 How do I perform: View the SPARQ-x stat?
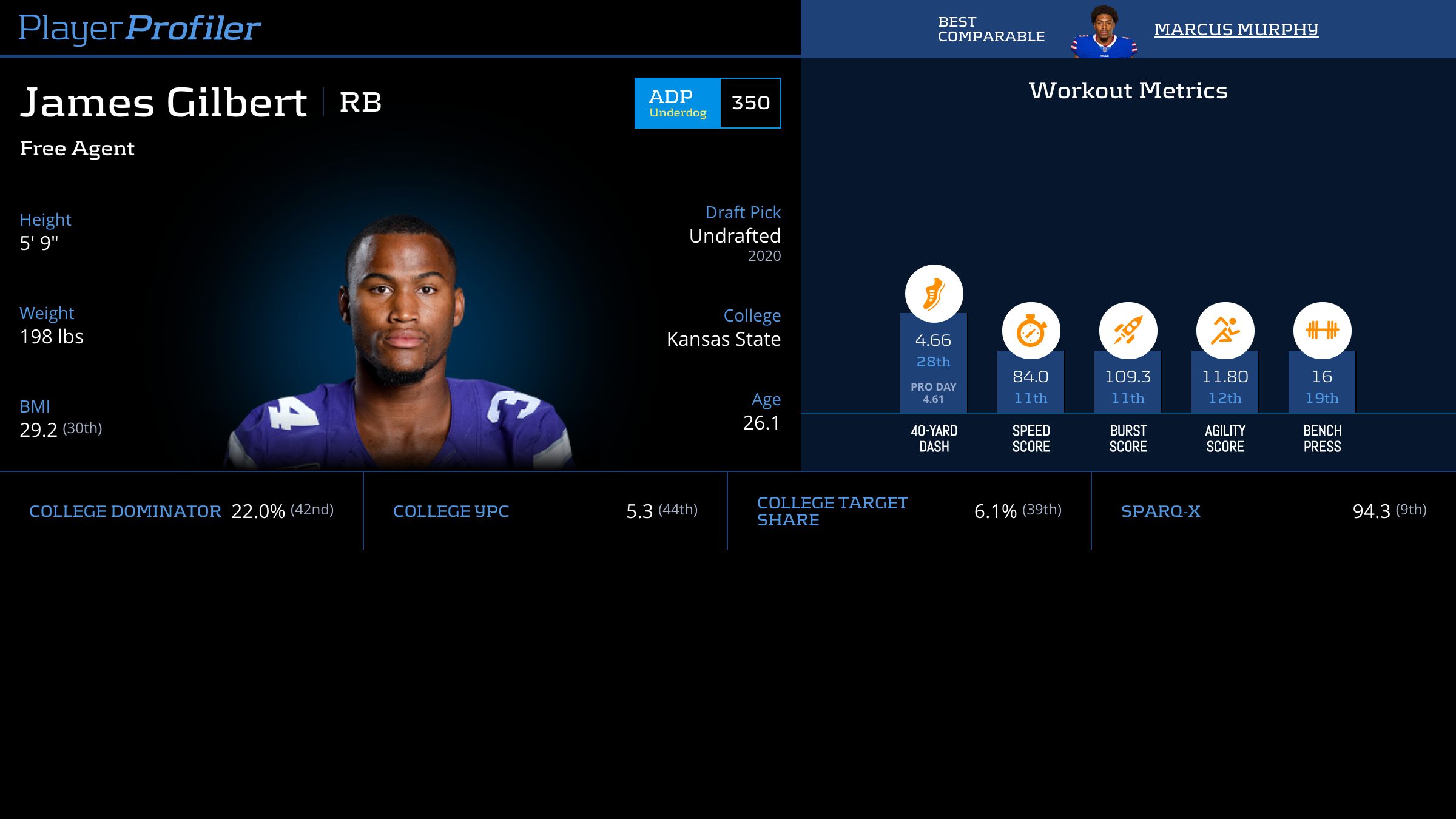(1273, 511)
